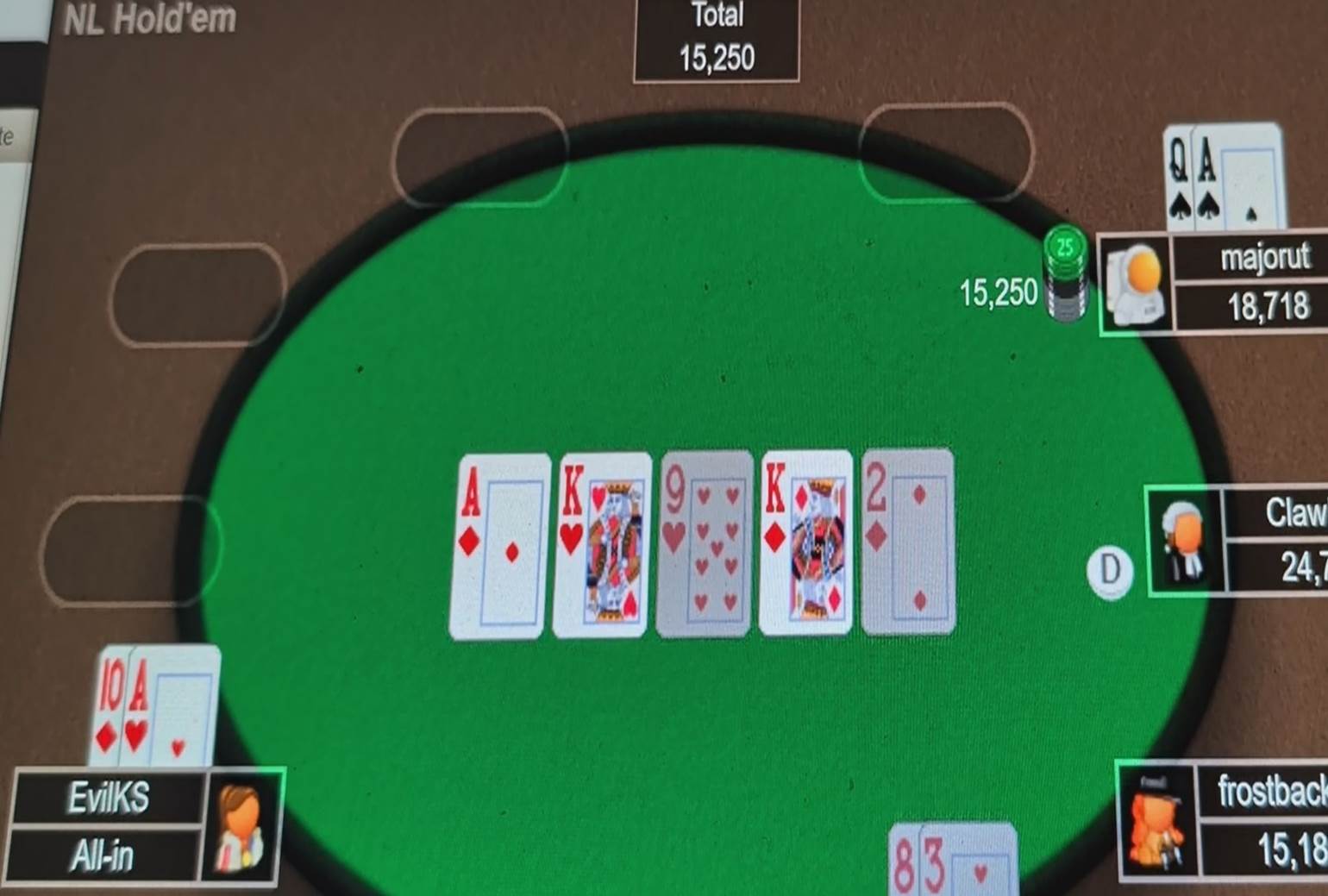Image resolution: width=1328 pixels, height=896 pixels.
Task: Click the player name majorut
Action: point(1265,258)
